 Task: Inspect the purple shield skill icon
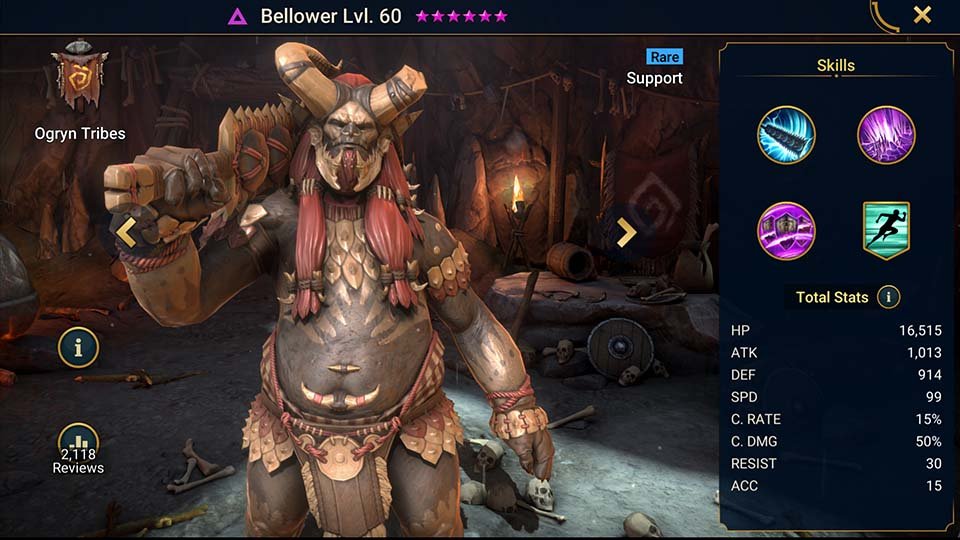[786, 230]
